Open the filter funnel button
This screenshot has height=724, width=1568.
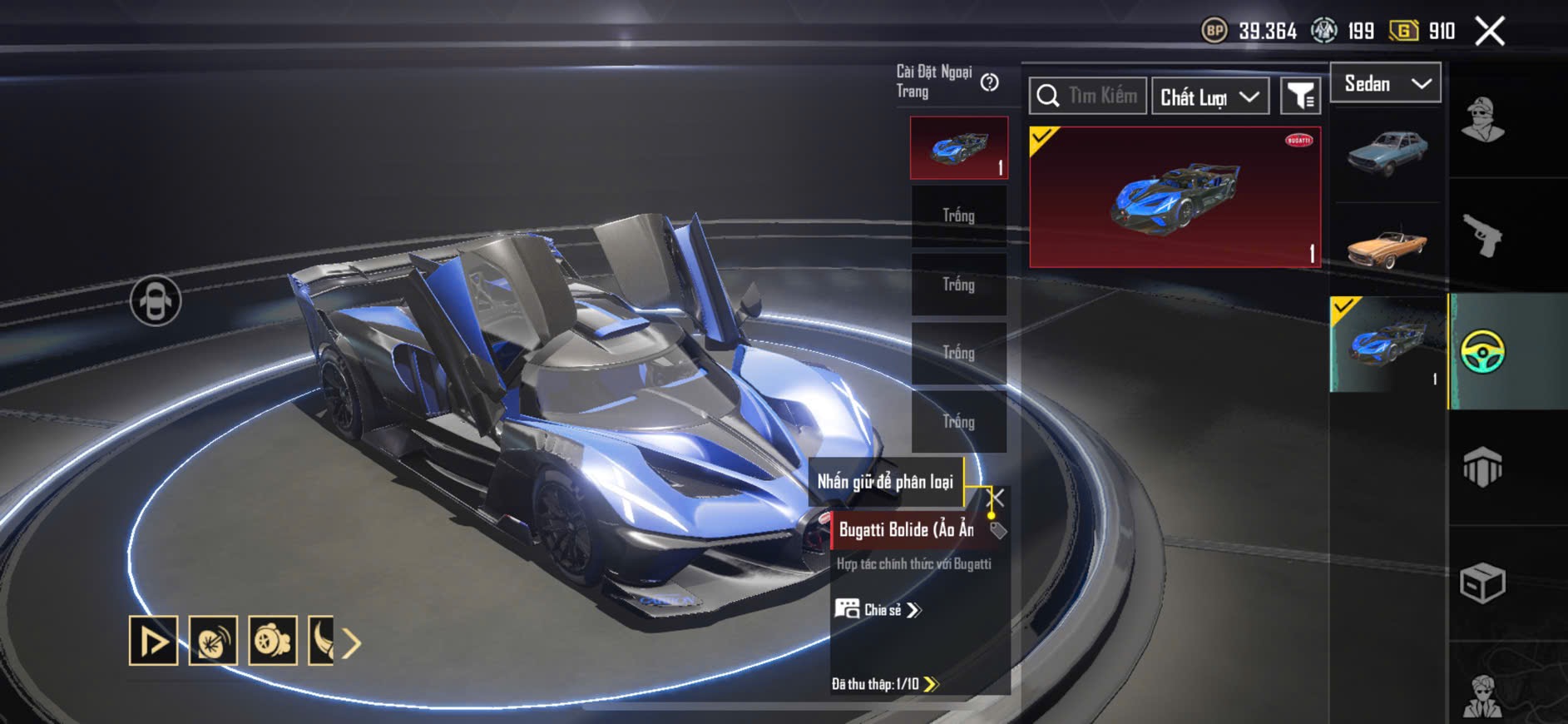click(1299, 97)
